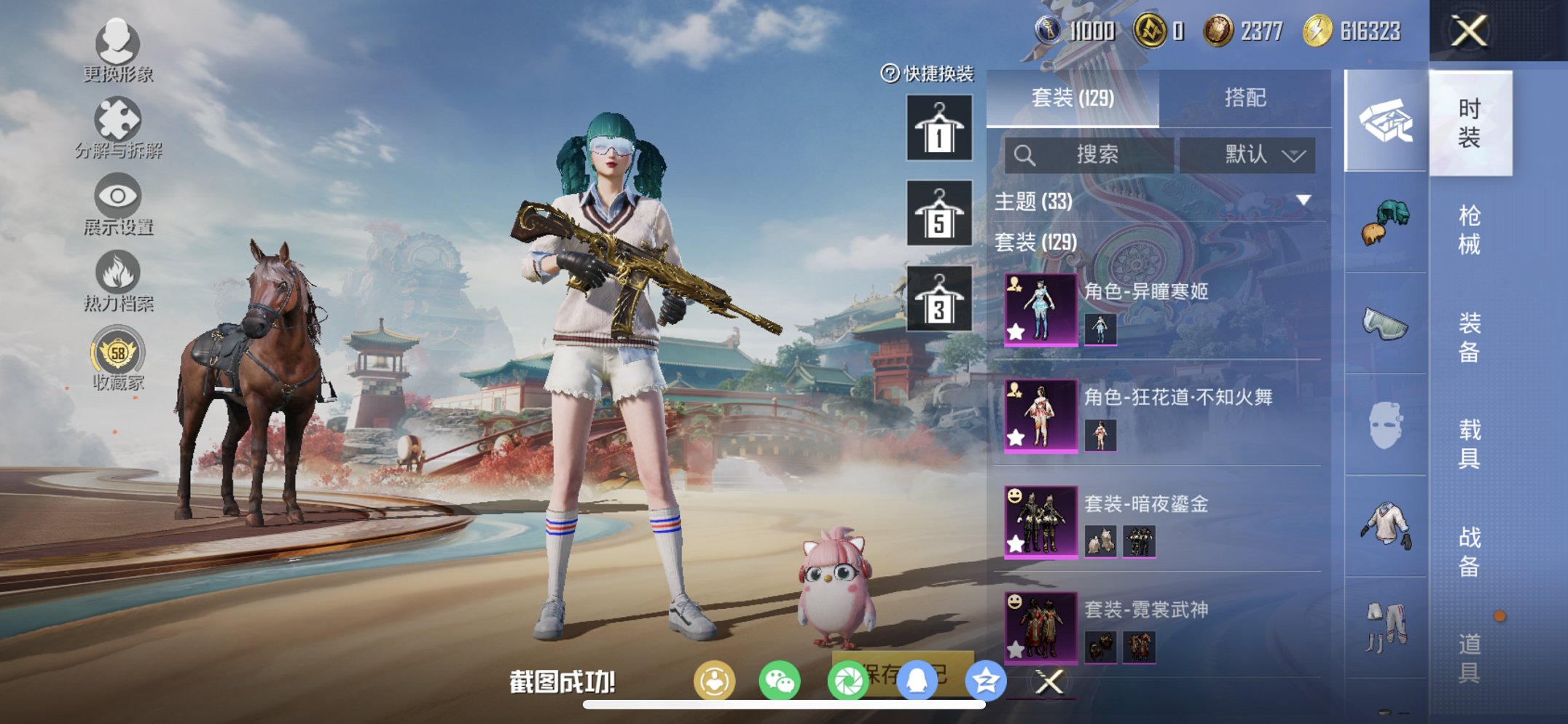Select quick outfit preset 1
Screen dimensions: 1568x724
(x=938, y=128)
